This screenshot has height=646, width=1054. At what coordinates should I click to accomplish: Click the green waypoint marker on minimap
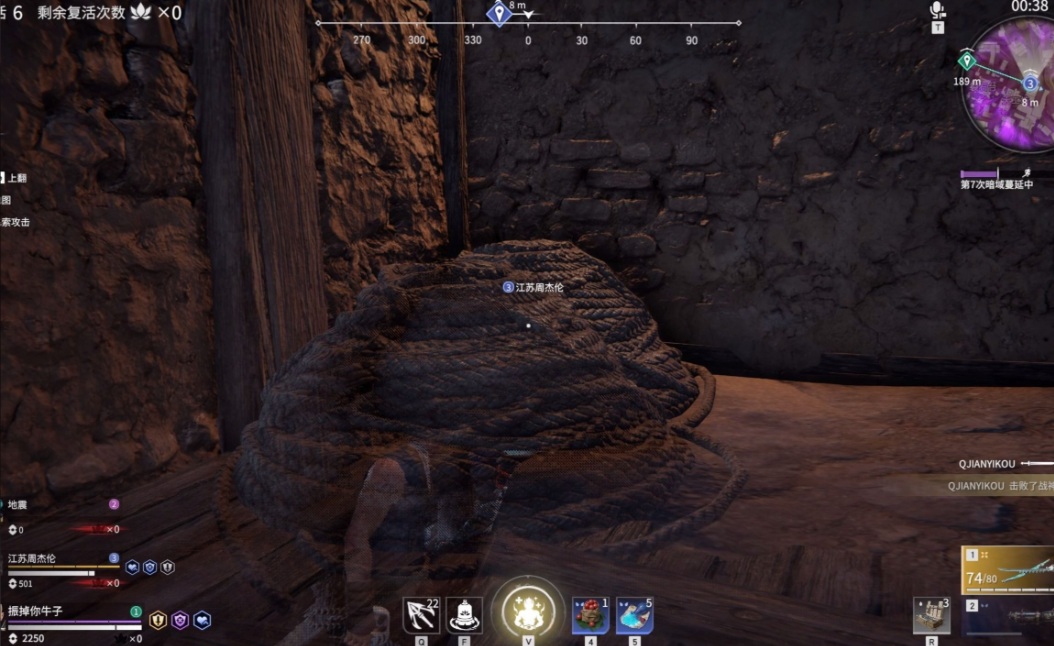pos(966,60)
